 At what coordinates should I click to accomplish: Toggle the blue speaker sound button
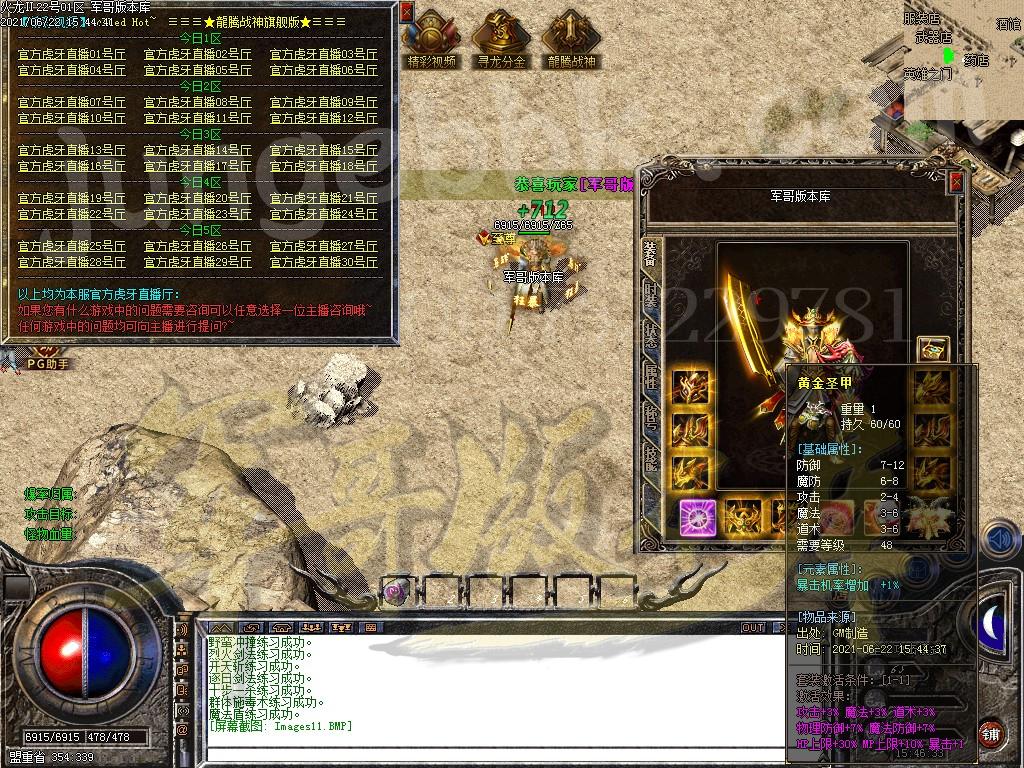click(1000, 541)
